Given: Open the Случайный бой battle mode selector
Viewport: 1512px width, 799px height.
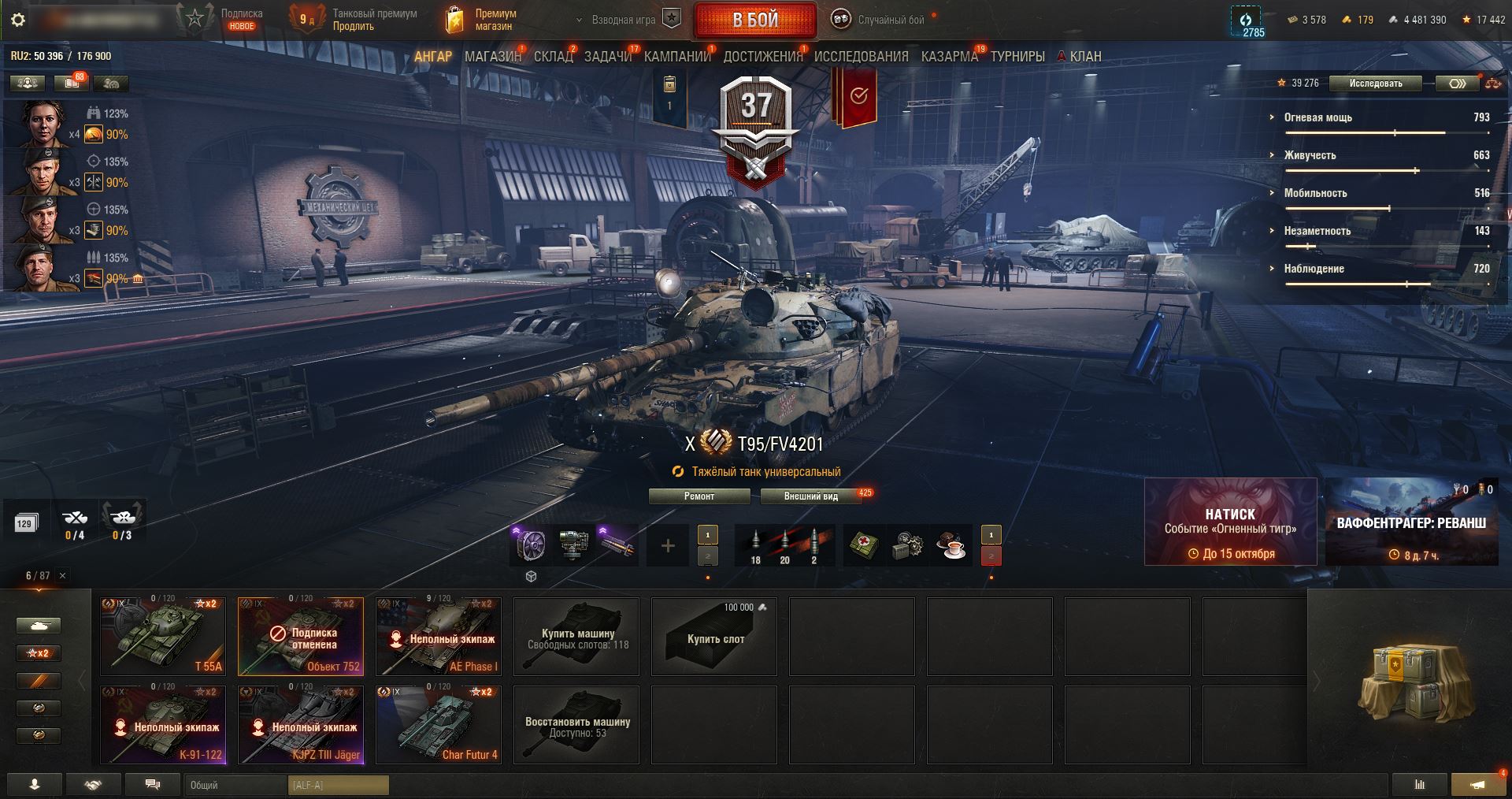Looking at the screenshot, I should (x=882, y=20).
